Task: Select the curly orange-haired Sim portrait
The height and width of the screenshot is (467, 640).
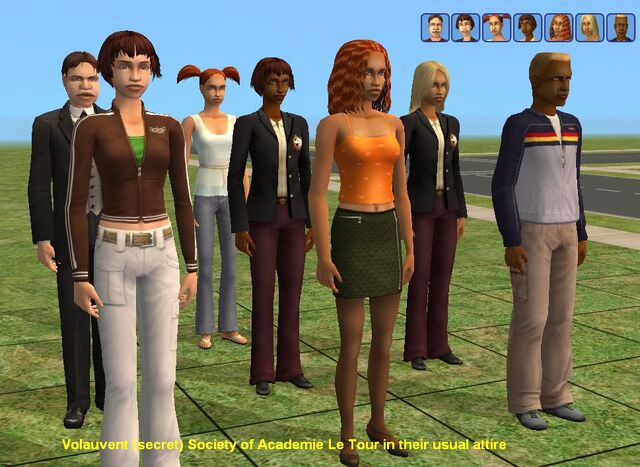Action: (558, 27)
